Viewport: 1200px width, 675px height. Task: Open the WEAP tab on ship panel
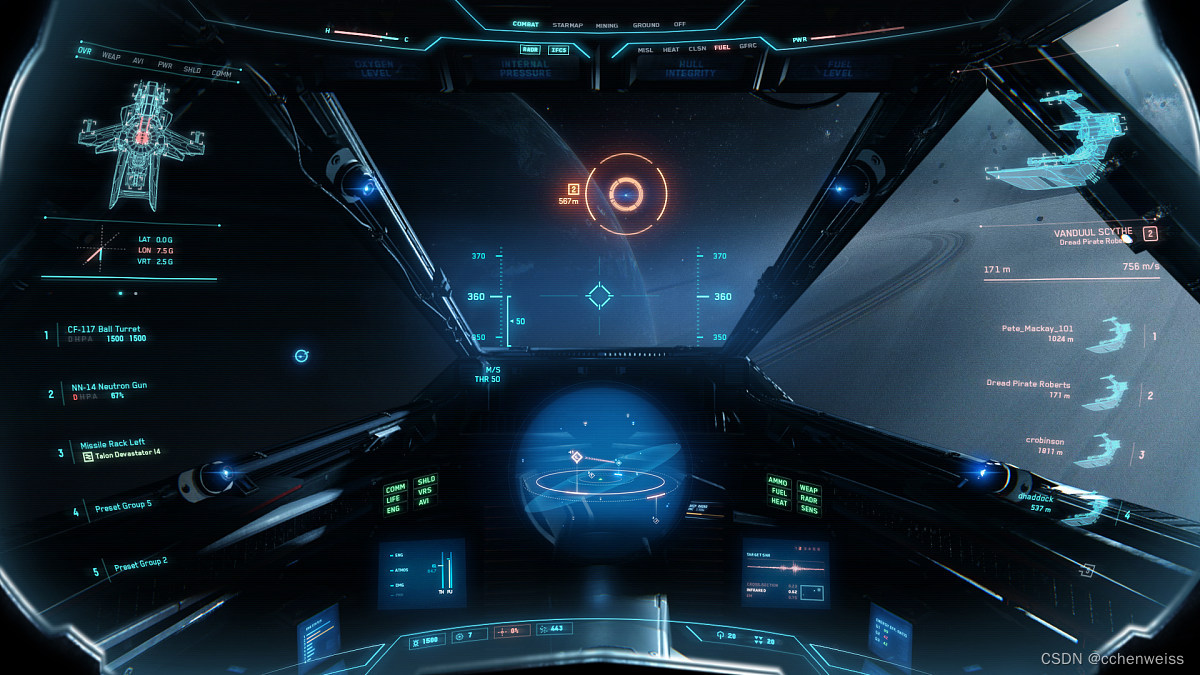[x=112, y=55]
